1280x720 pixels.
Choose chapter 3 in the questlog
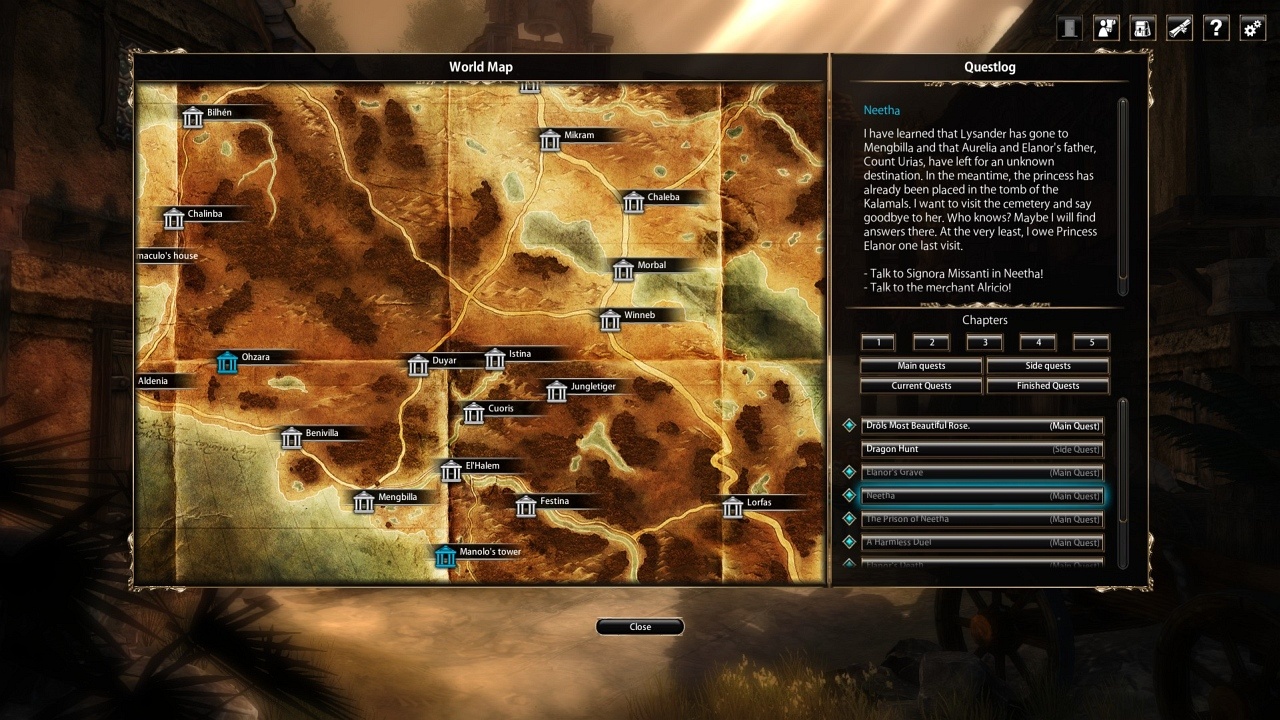coord(985,343)
